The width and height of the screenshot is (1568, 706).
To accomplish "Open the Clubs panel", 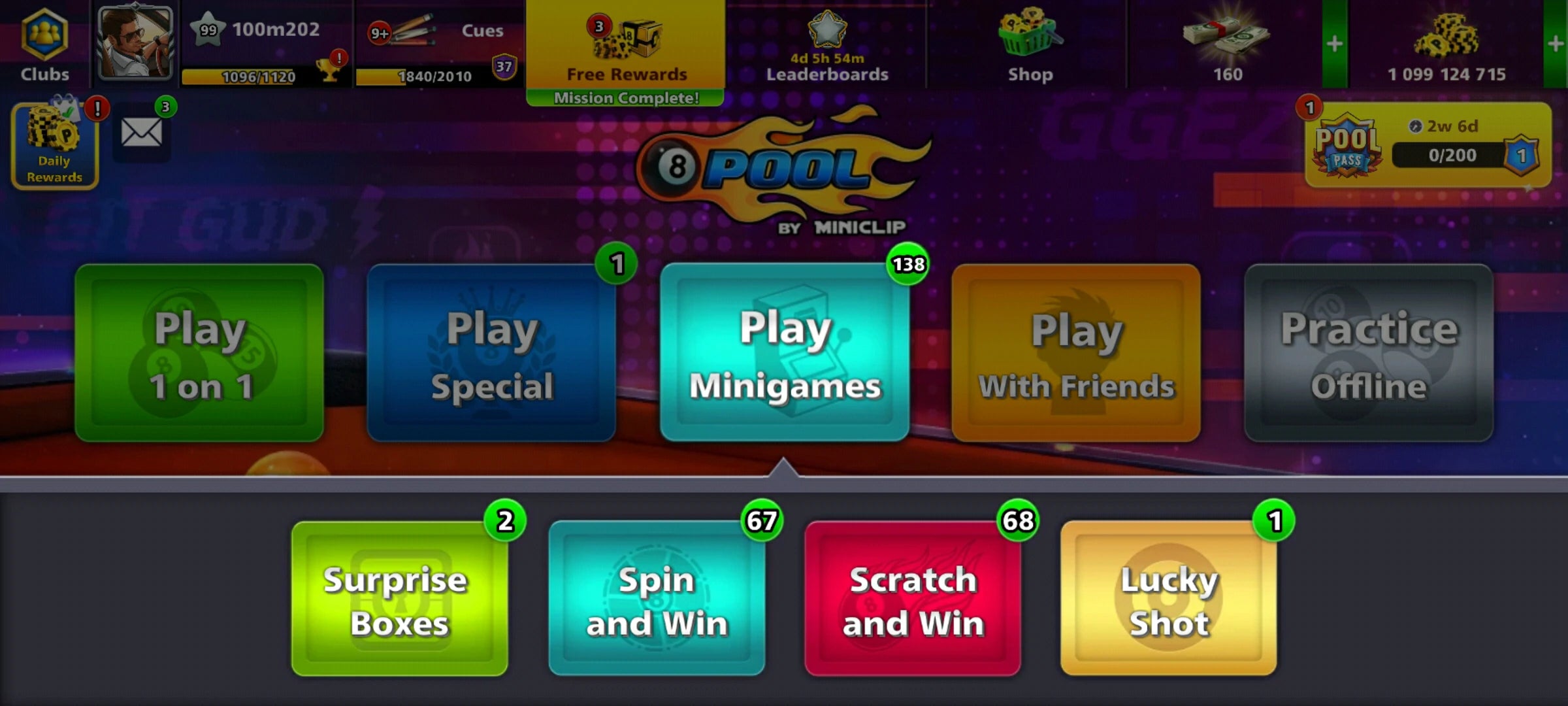I will click(44, 42).
